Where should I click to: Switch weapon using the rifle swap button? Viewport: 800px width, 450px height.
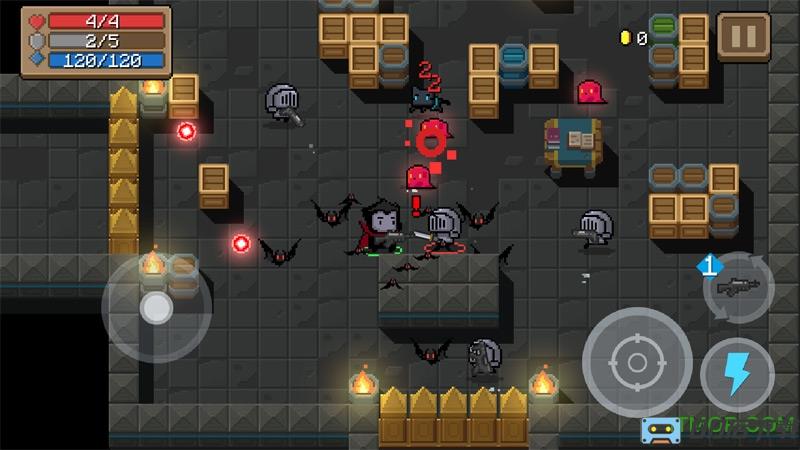738,286
